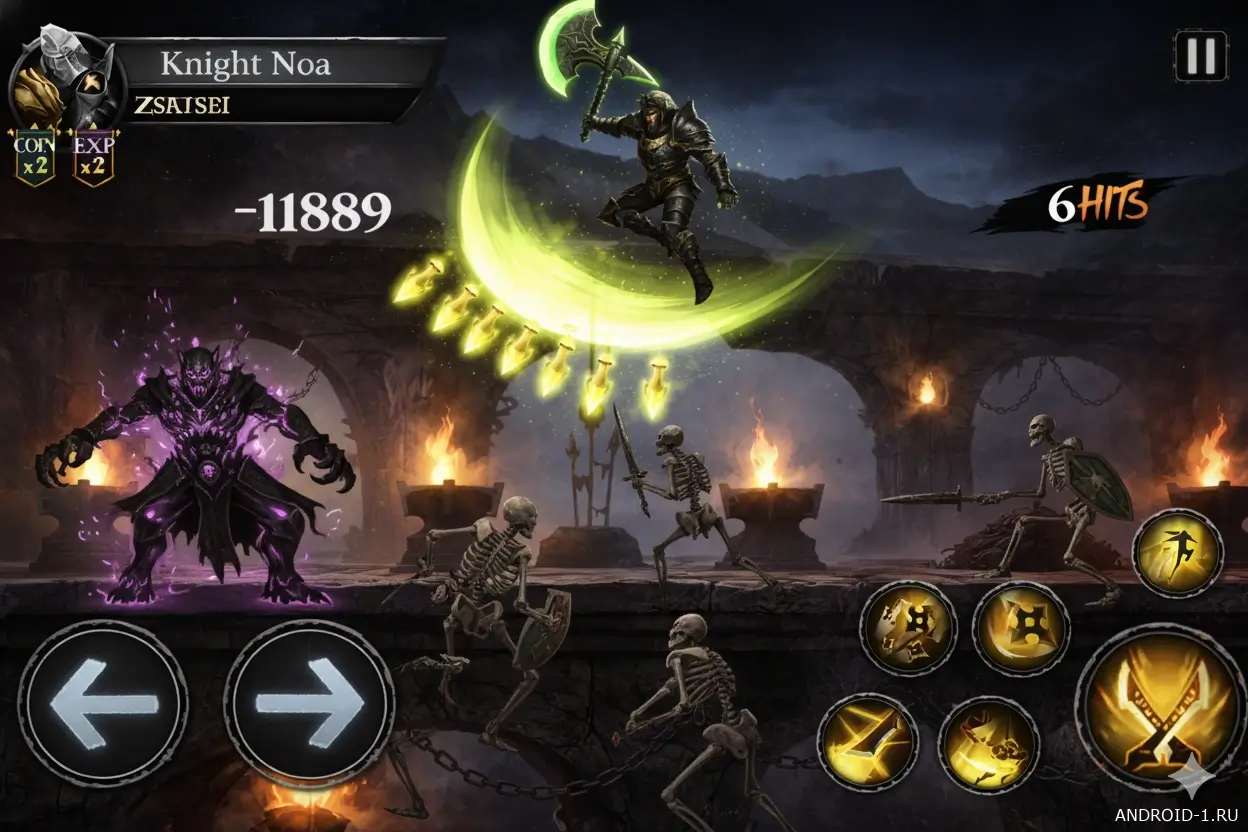Tap the left arrow movement button
Viewport: 1248px width, 832px height.
103,703
